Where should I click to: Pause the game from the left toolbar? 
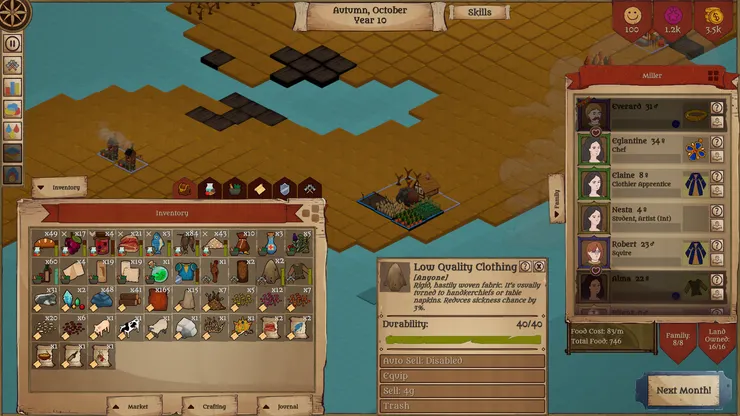coord(13,43)
